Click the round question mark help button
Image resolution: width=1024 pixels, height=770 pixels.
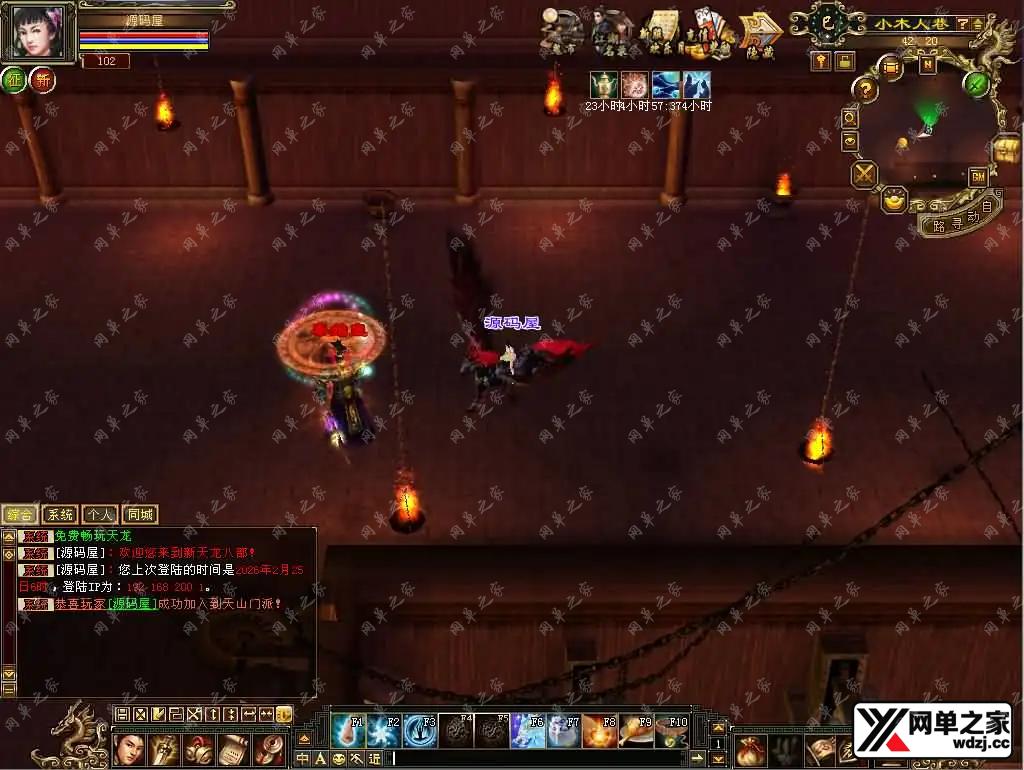click(x=864, y=90)
